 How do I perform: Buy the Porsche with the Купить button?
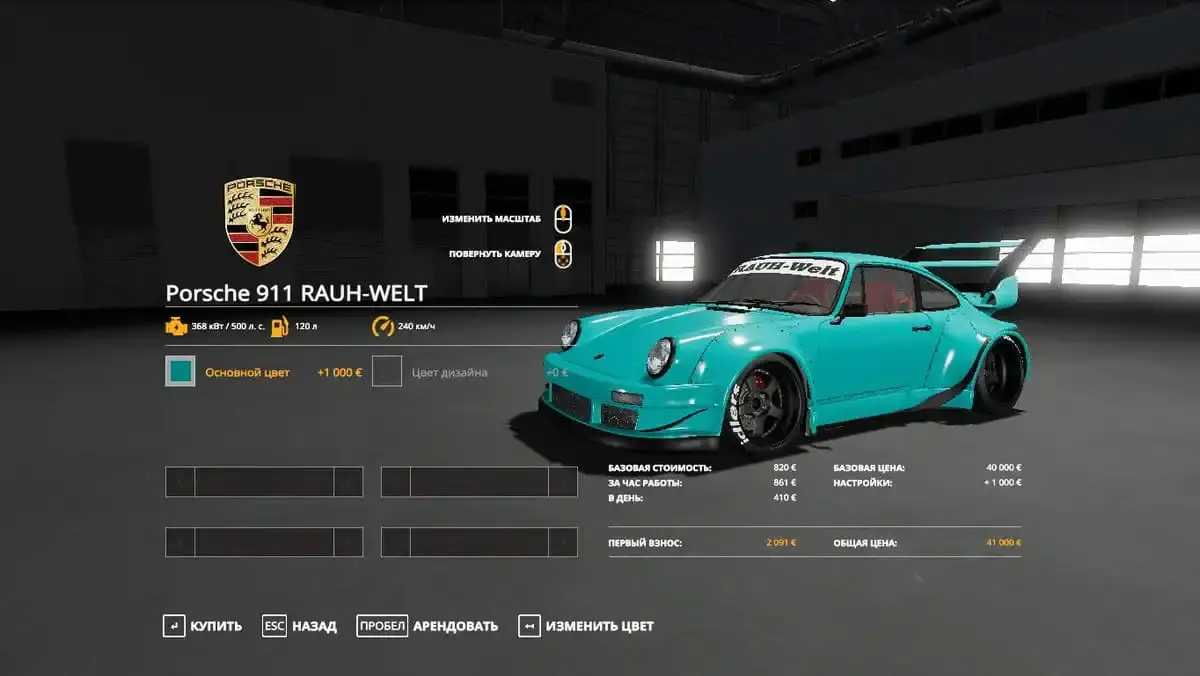[203, 626]
